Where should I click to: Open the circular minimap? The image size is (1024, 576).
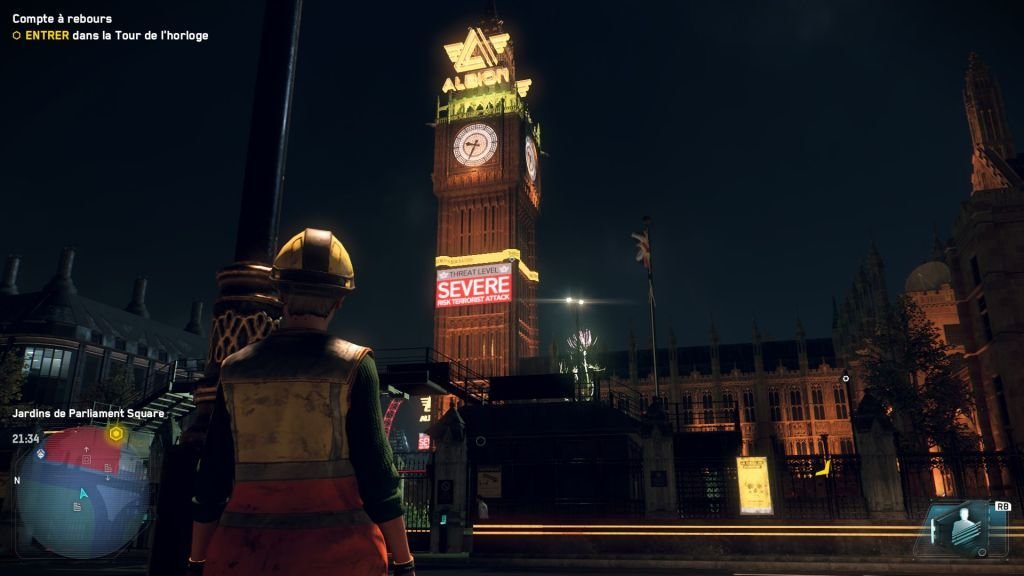click(82, 492)
